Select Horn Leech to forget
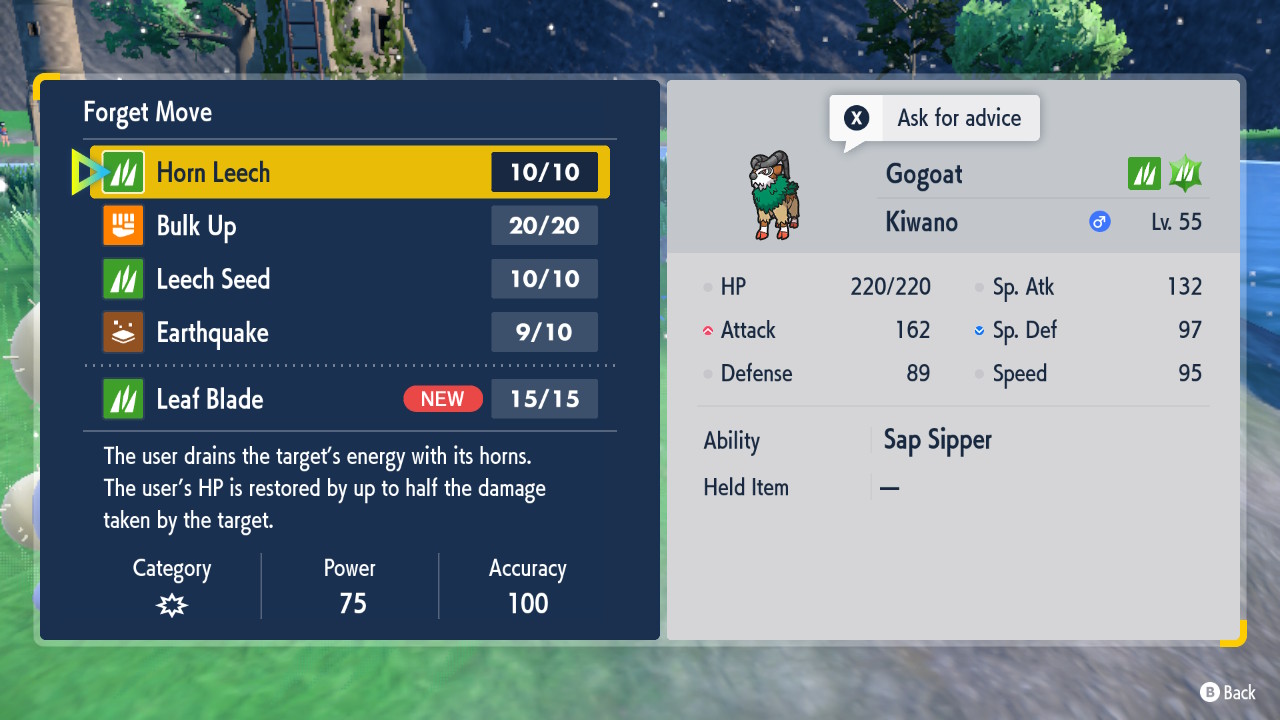The height and width of the screenshot is (720, 1280). pyautogui.click(x=350, y=172)
